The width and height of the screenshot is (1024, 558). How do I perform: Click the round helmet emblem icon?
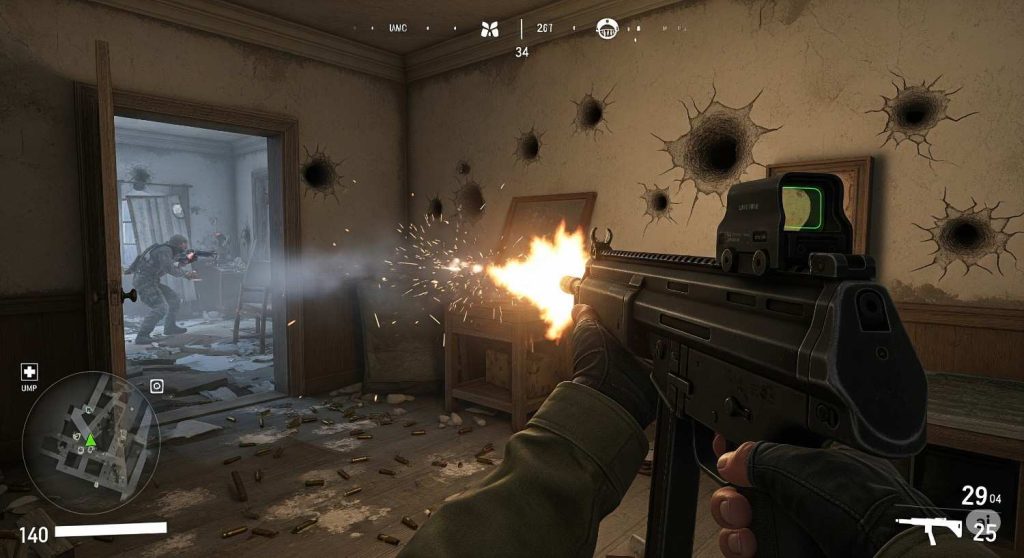tap(606, 28)
